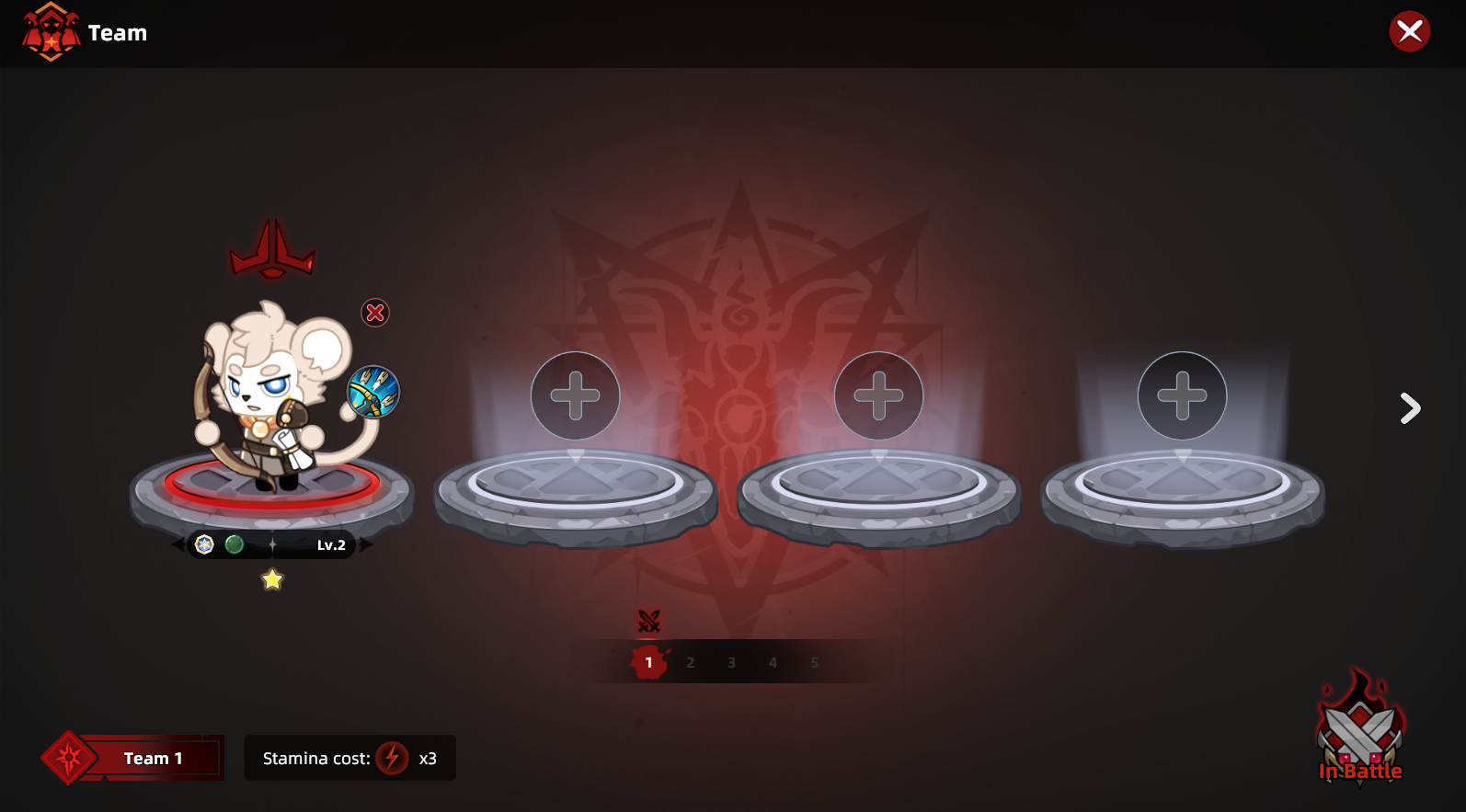Switch to team preset 1
The width and height of the screenshot is (1466, 812).
tap(648, 662)
